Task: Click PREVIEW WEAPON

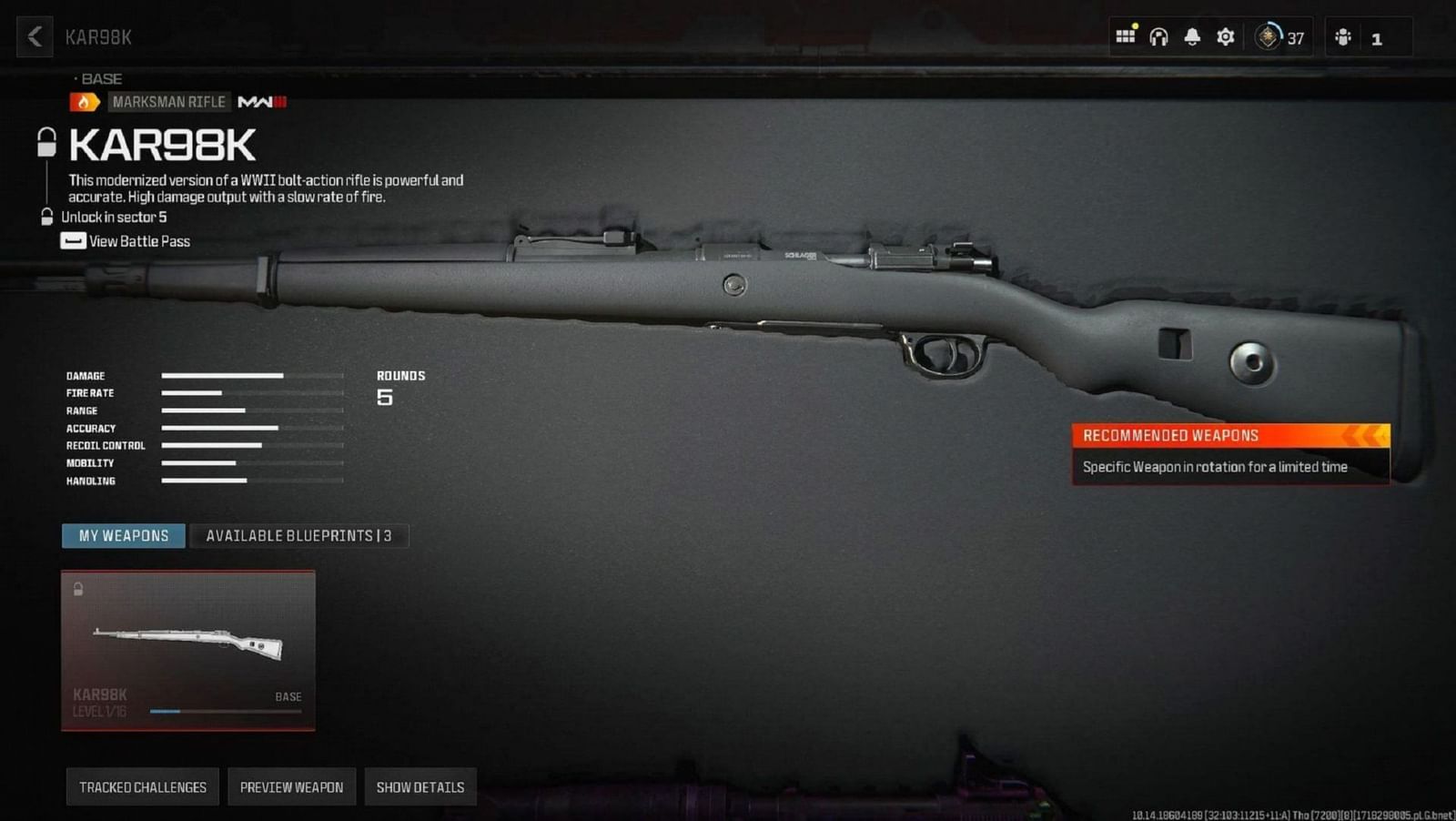Action: pos(291,786)
